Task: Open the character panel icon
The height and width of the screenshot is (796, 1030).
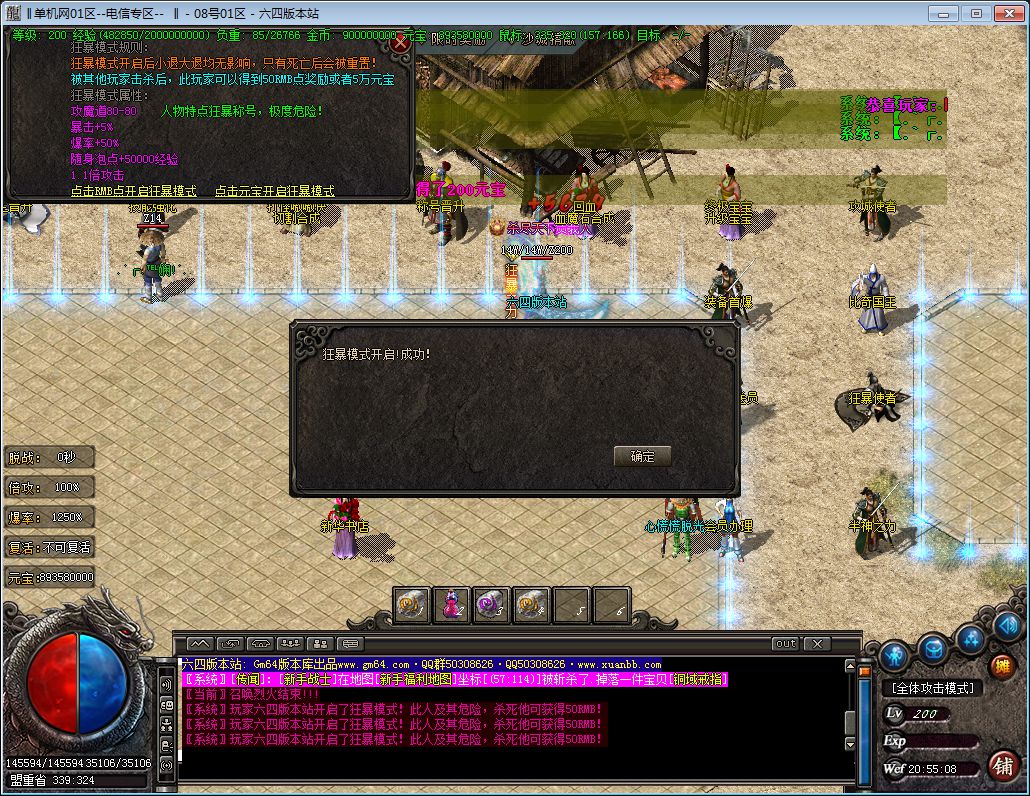Action: 895,656
